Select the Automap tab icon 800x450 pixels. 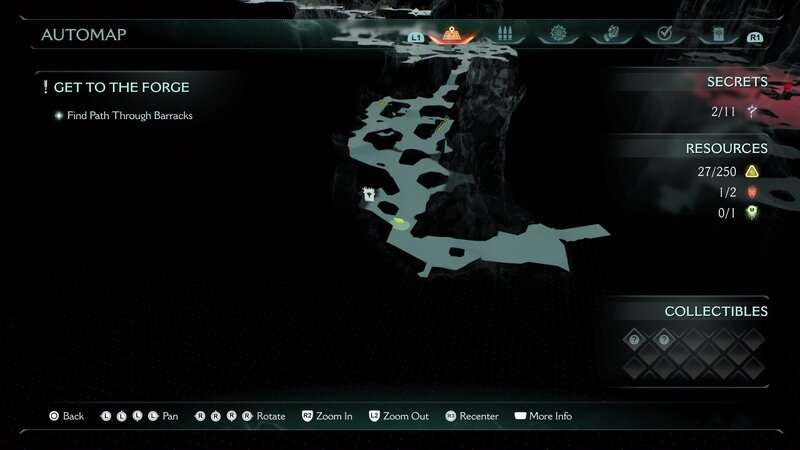pos(451,33)
